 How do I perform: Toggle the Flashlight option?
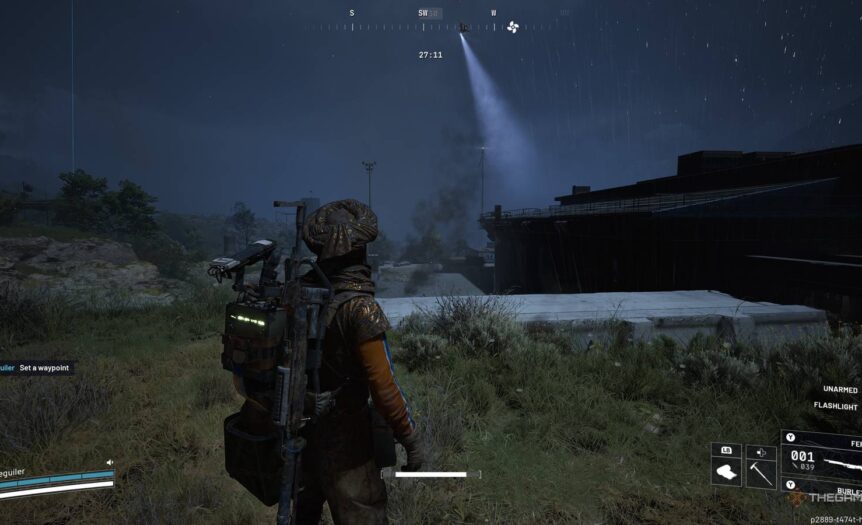tap(836, 407)
